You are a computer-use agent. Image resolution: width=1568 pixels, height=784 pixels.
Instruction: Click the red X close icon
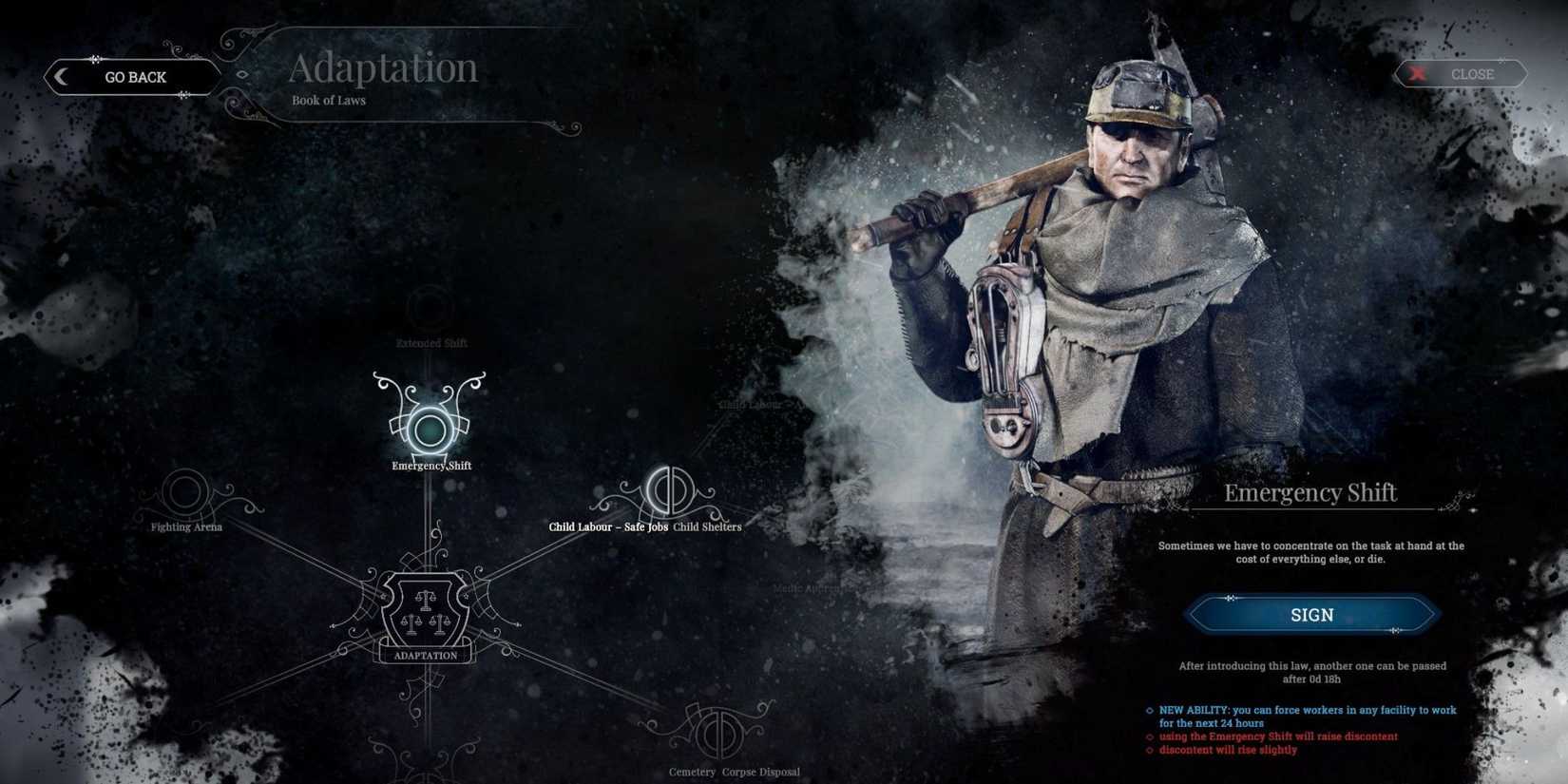click(x=1417, y=72)
